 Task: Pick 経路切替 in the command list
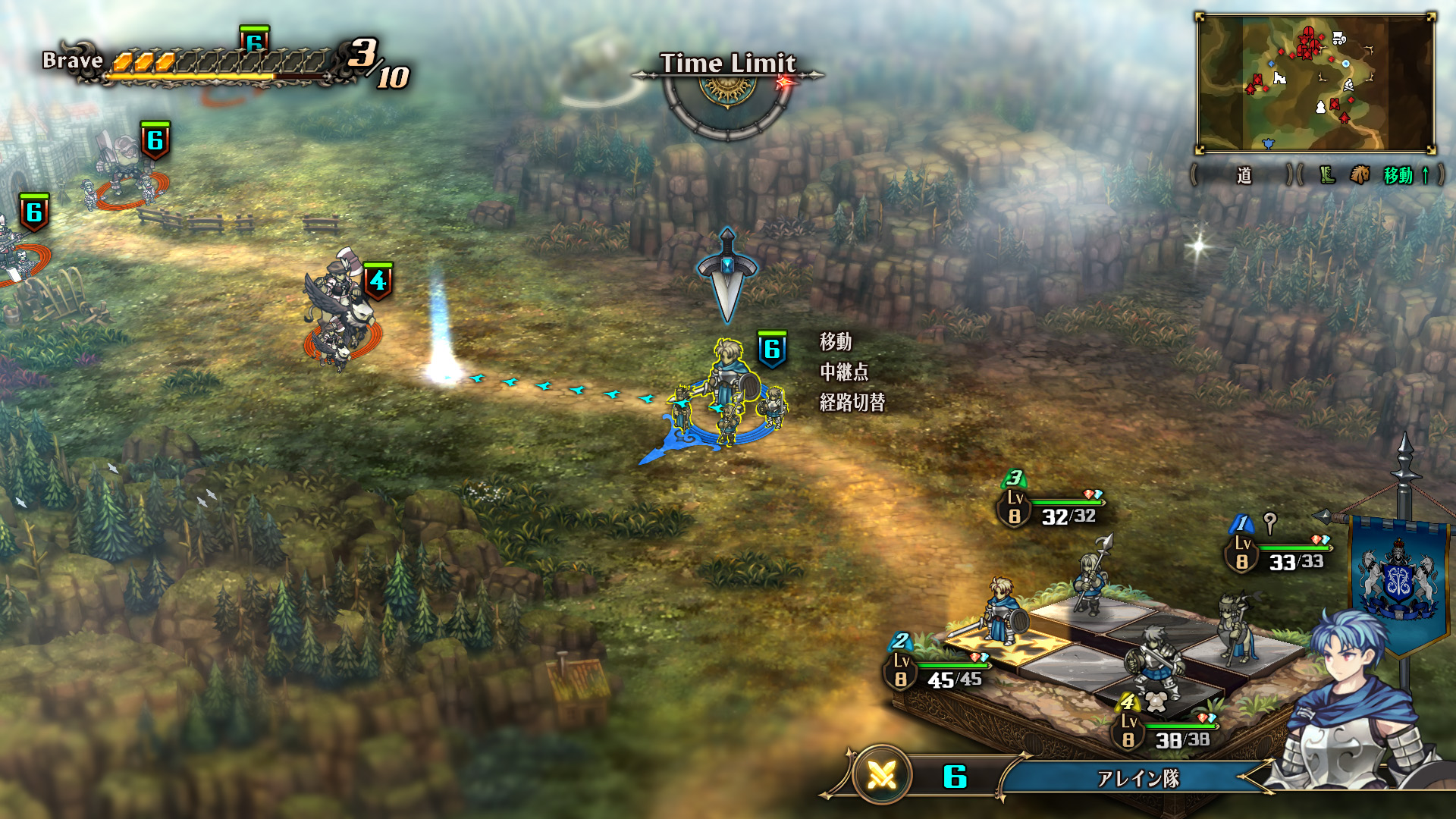(852, 403)
